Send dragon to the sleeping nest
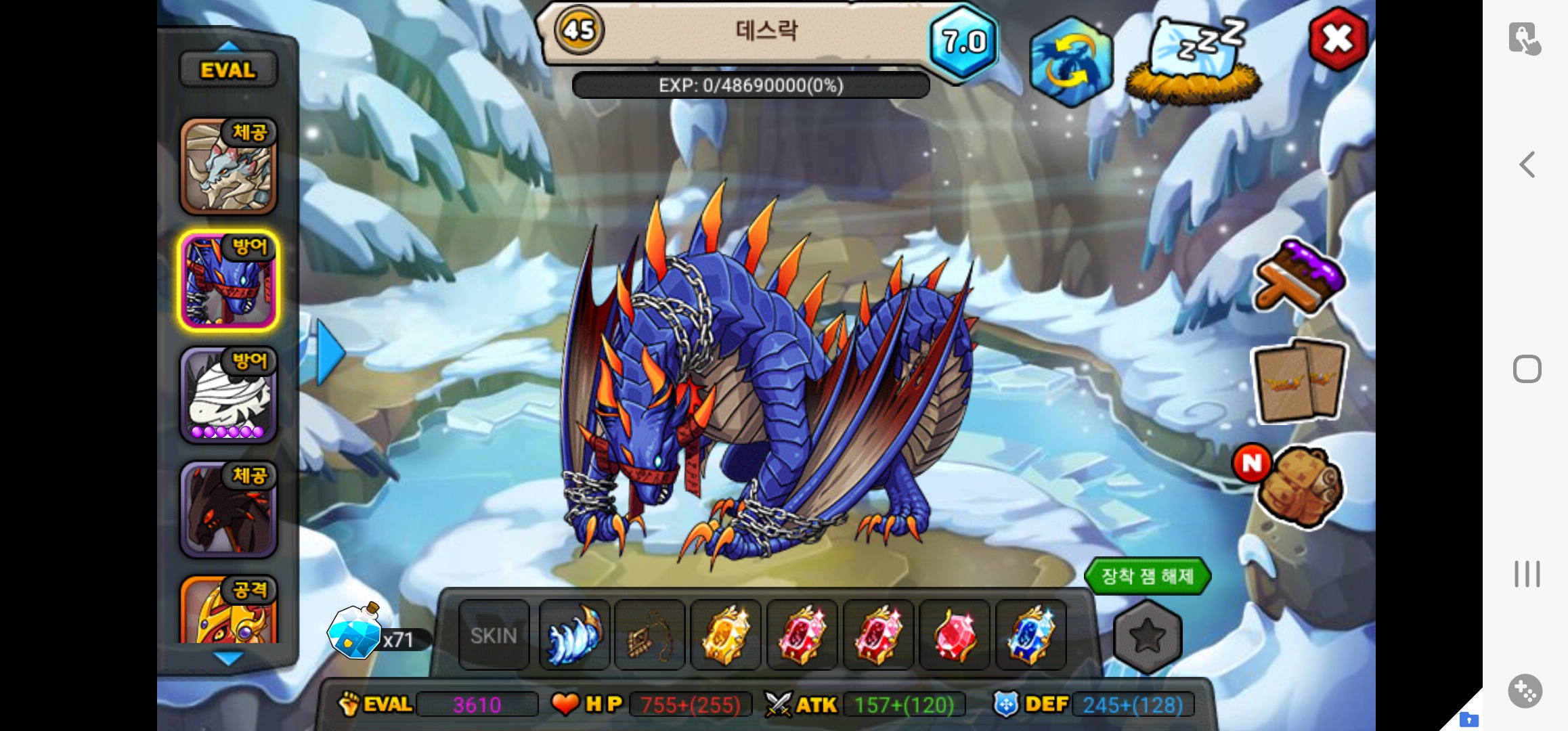This screenshot has width=1568, height=731. tap(1194, 62)
